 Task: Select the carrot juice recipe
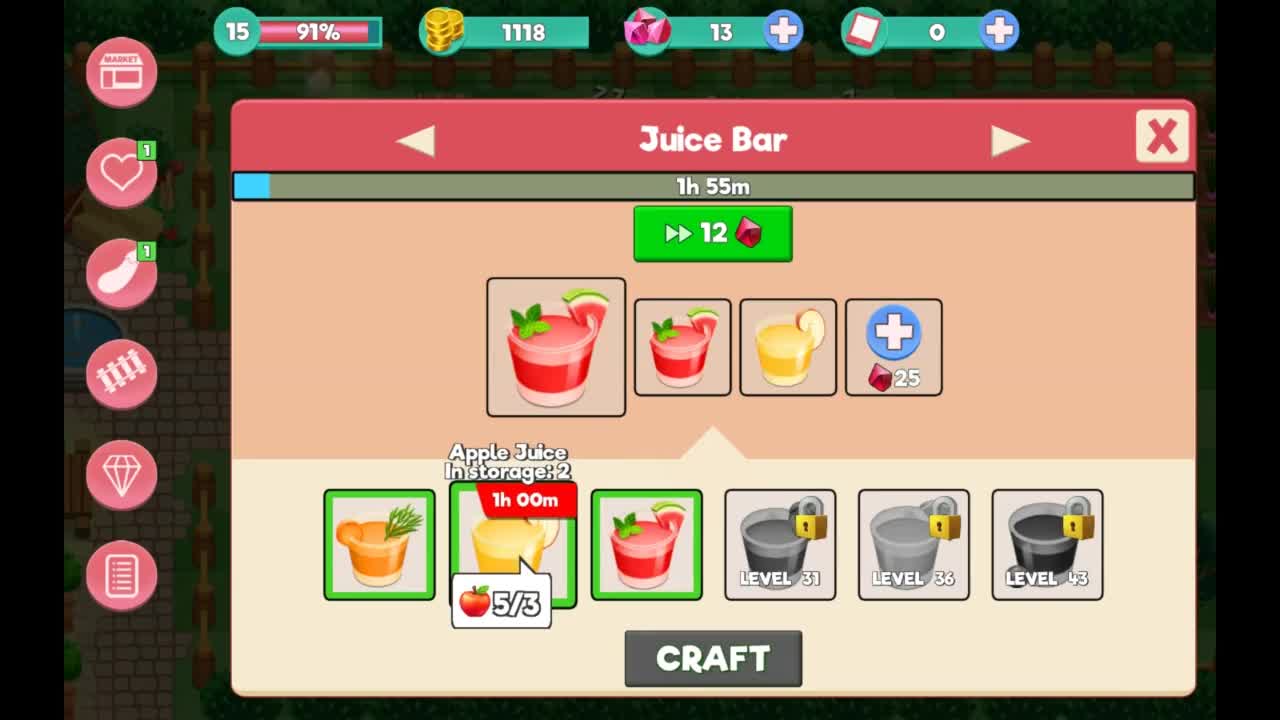click(x=379, y=545)
